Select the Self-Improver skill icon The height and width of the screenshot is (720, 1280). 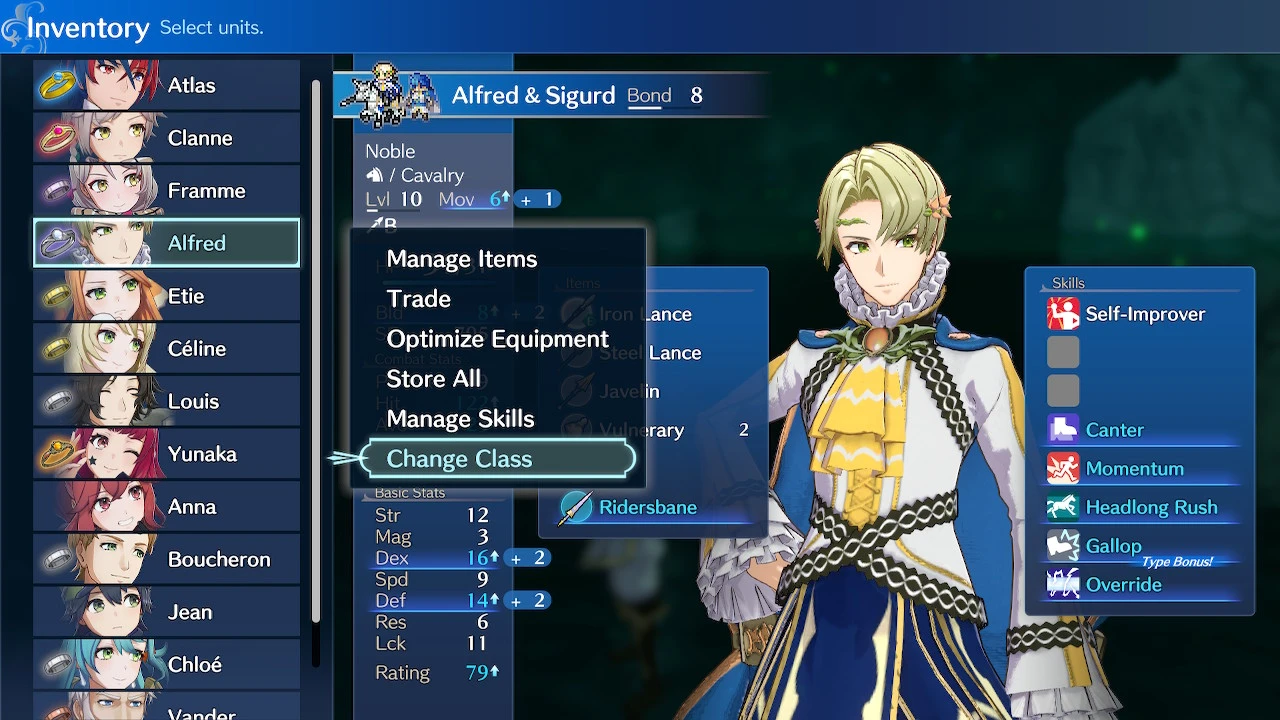point(1063,313)
